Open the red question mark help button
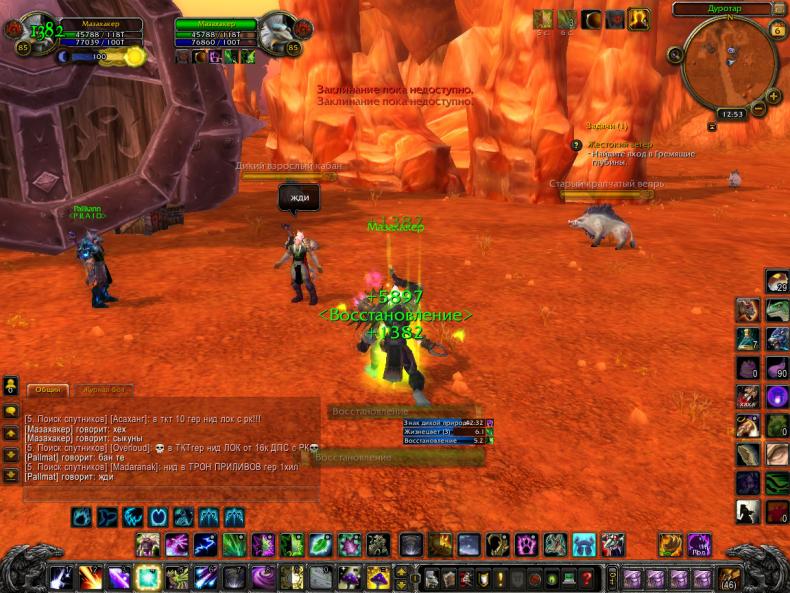The width and height of the screenshot is (790, 593). 586,578
